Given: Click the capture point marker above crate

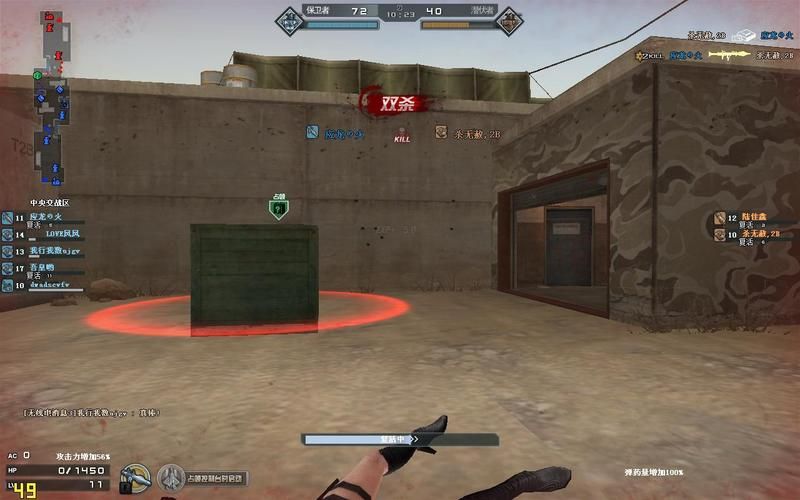Looking at the screenshot, I should coord(279,208).
